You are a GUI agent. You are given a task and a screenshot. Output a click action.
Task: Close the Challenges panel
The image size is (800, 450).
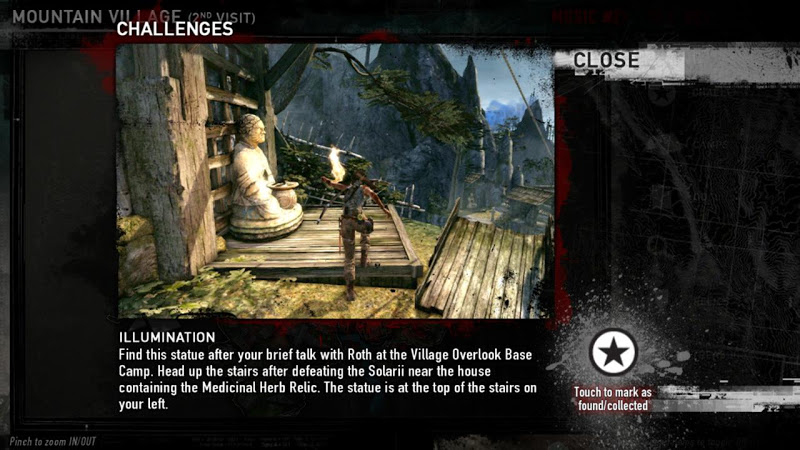click(x=605, y=61)
